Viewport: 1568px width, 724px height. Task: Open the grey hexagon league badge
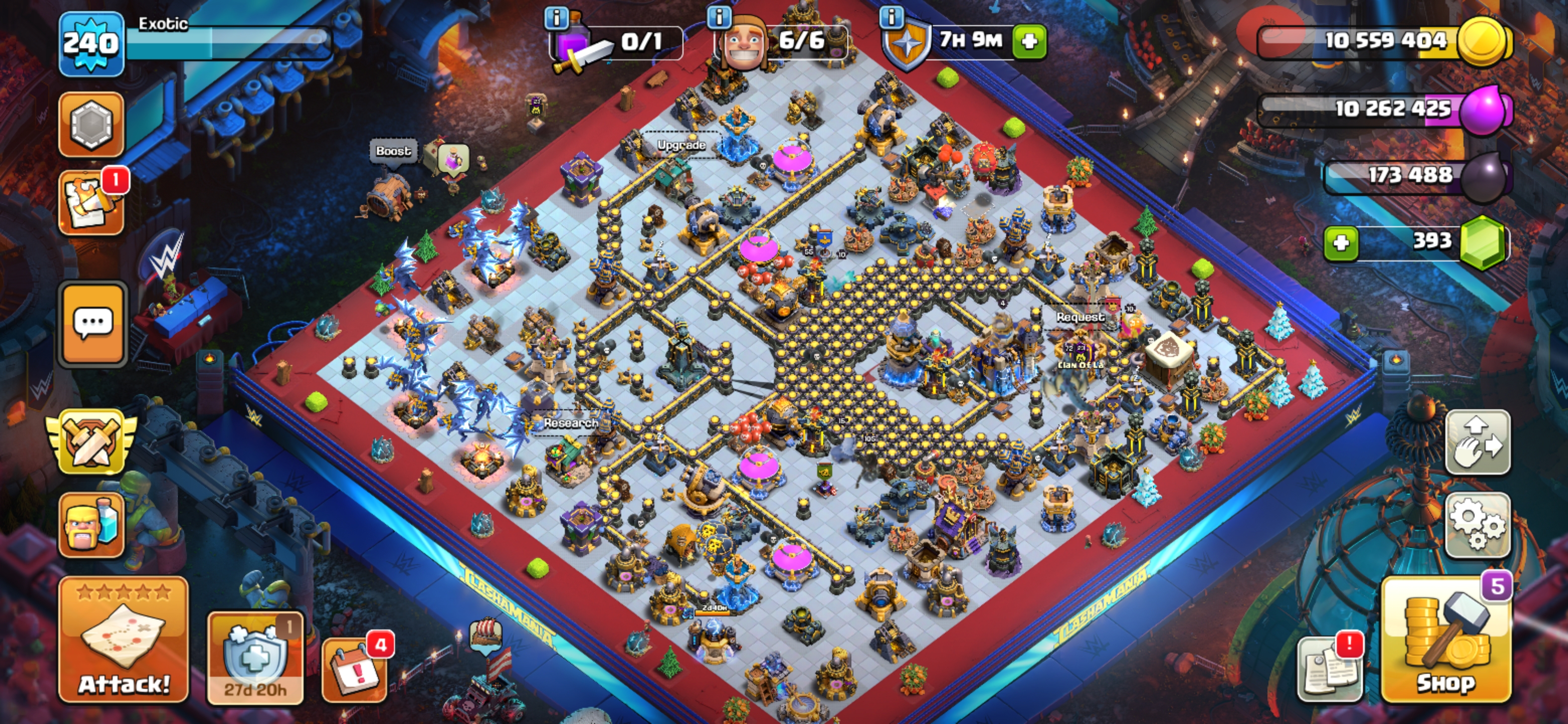pos(91,125)
